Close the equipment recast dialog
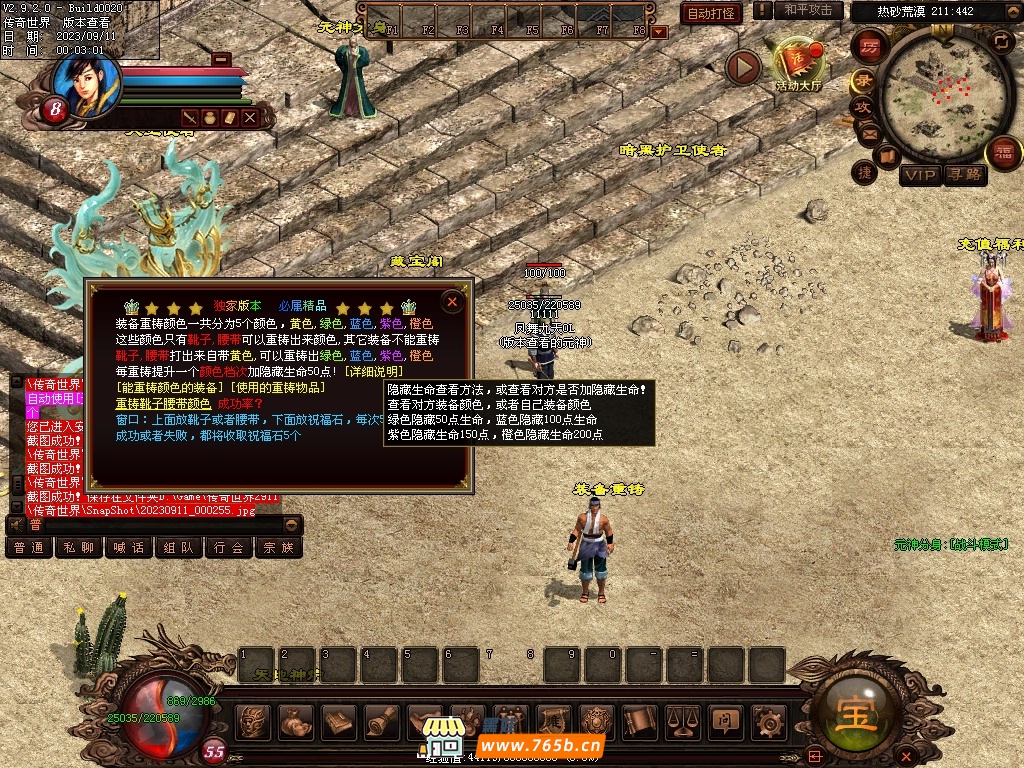The width and height of the screenshot is (1024, 768). click(452, 301)
